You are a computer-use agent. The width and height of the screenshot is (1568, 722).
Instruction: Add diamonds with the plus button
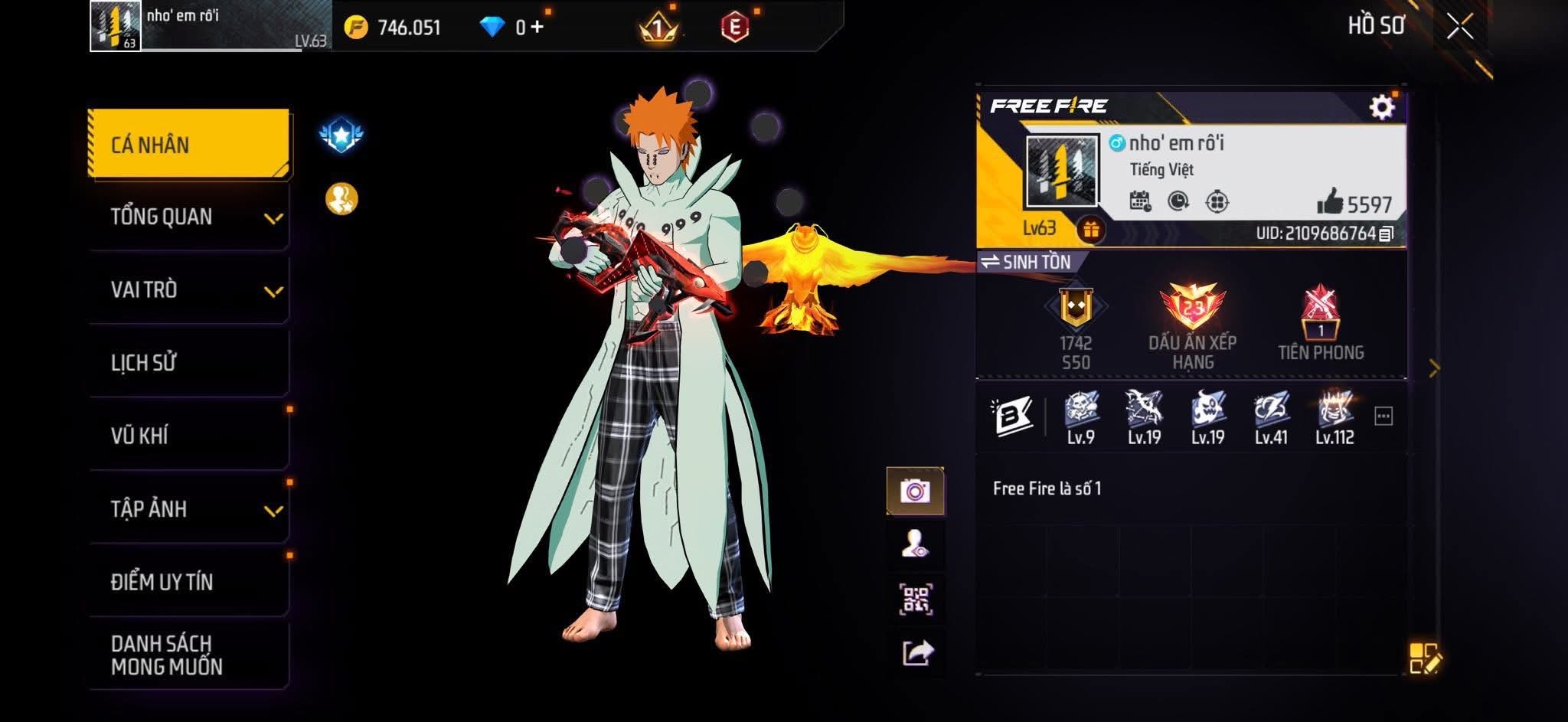(537, 28)
